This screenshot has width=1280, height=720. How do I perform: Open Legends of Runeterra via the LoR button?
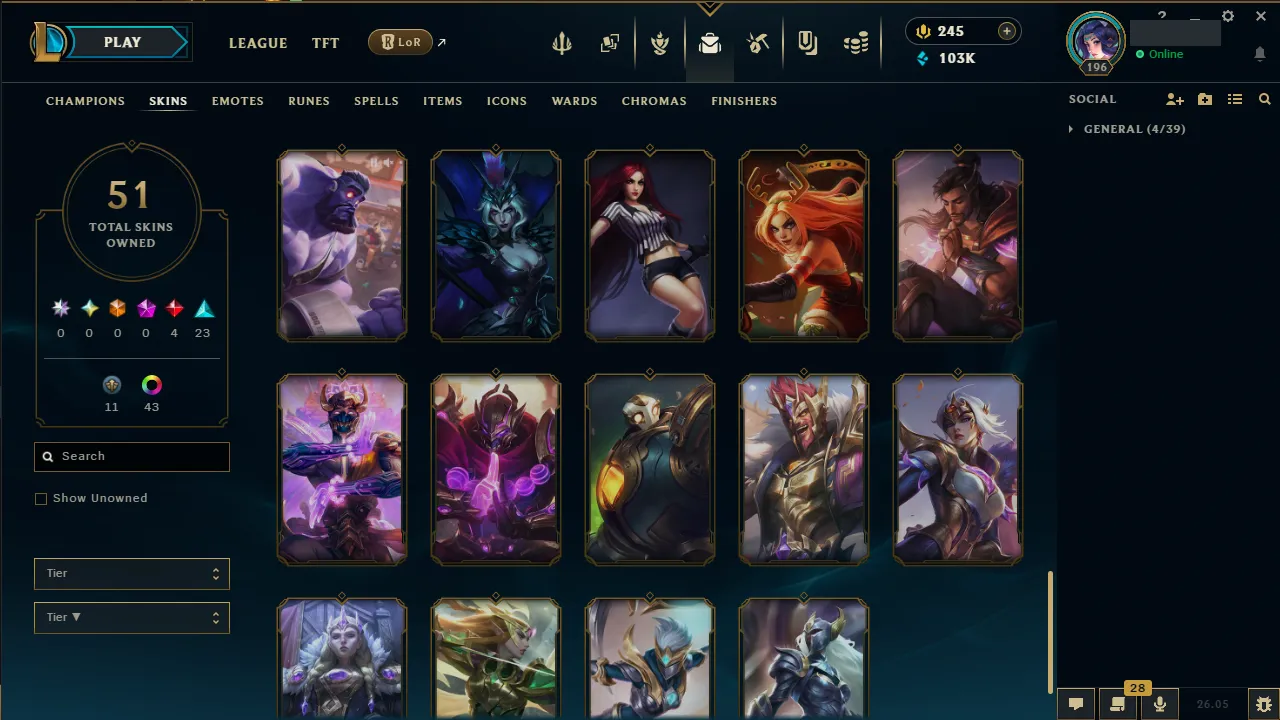click(x=399, y=42)
